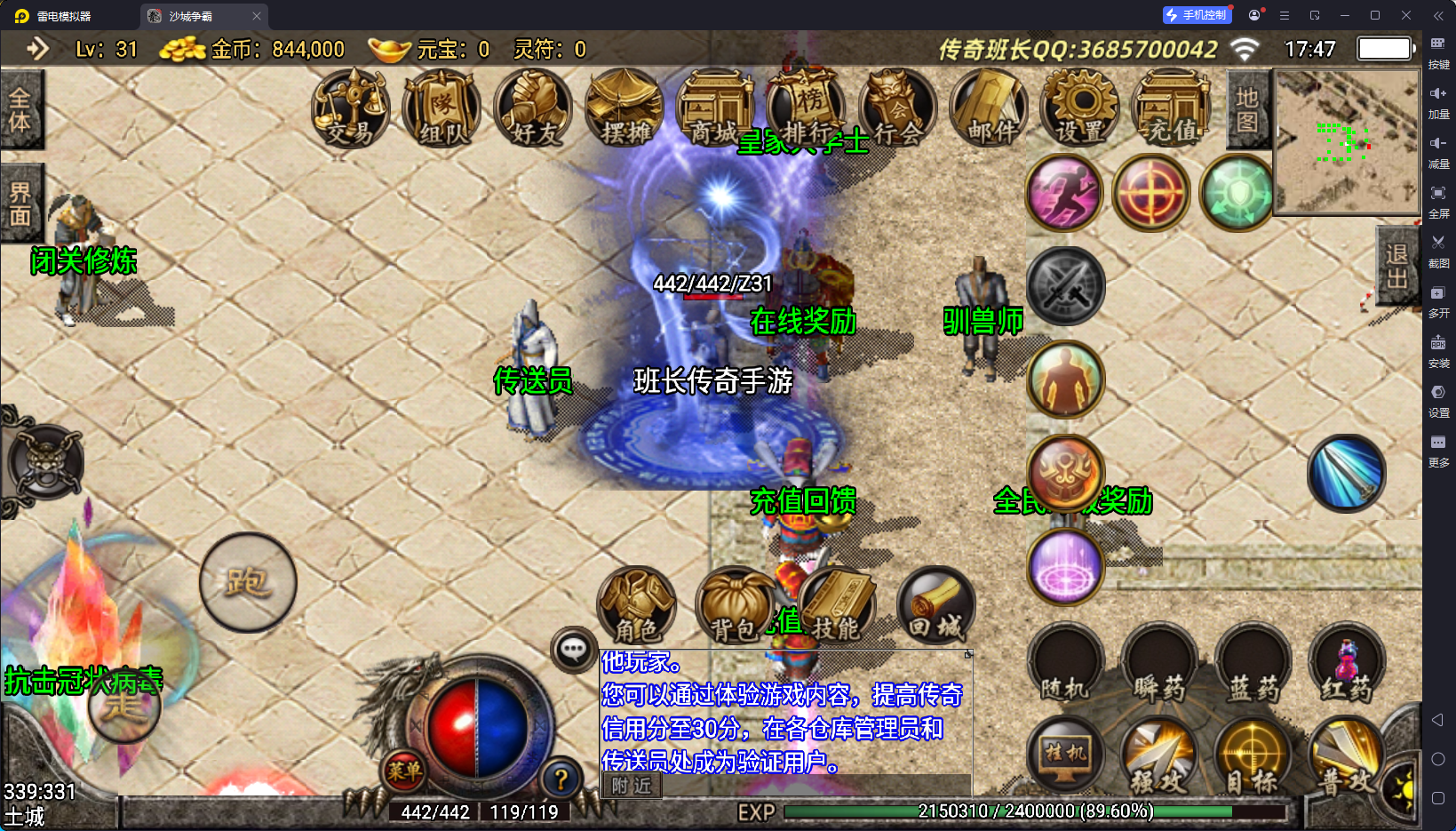This screenshot has width=1456, height=831.
Task: Open the 摆摊 stall menu
Action: 625,109
